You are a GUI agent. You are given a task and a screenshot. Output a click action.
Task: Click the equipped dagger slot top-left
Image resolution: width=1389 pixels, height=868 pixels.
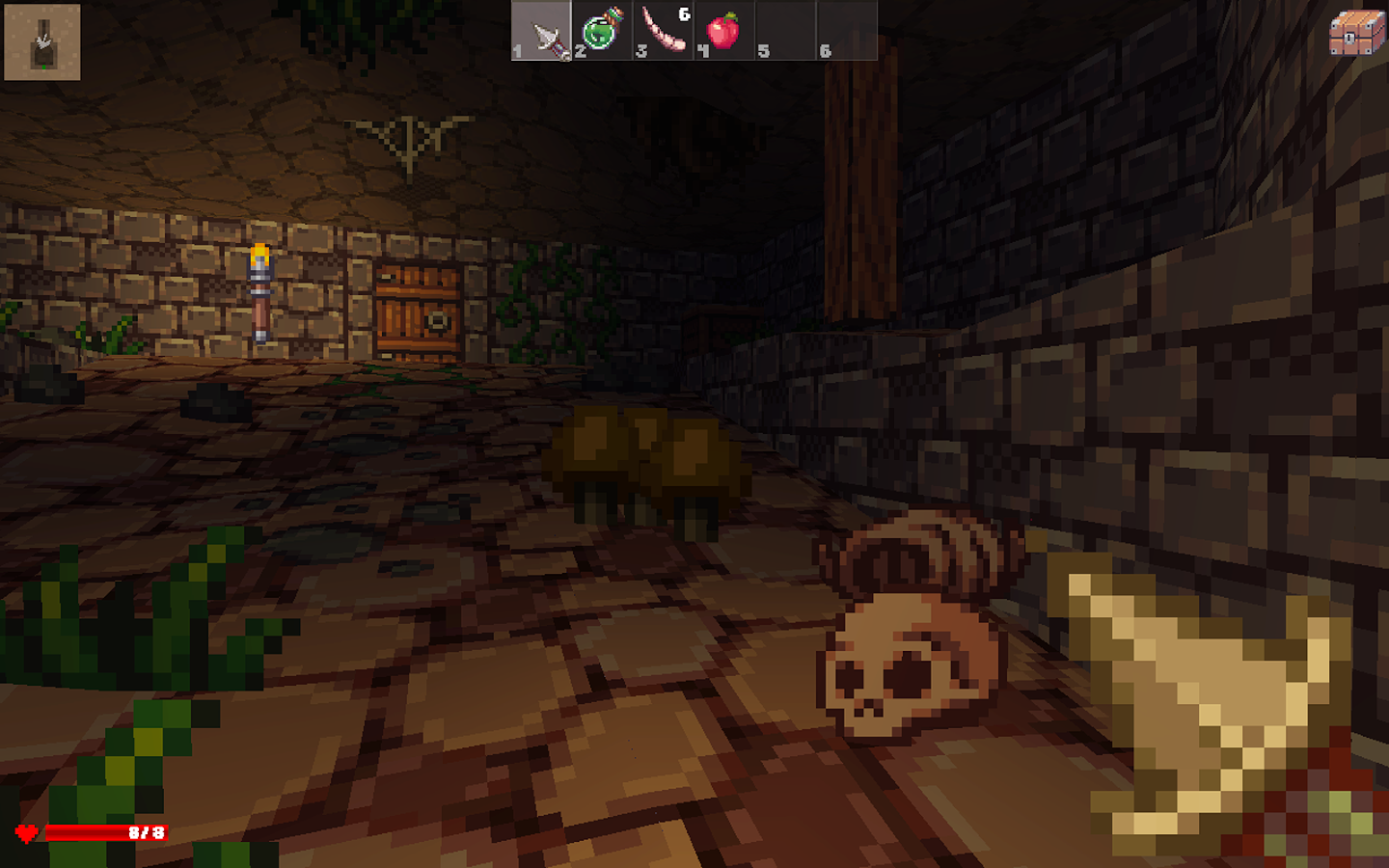click(41, 41)
